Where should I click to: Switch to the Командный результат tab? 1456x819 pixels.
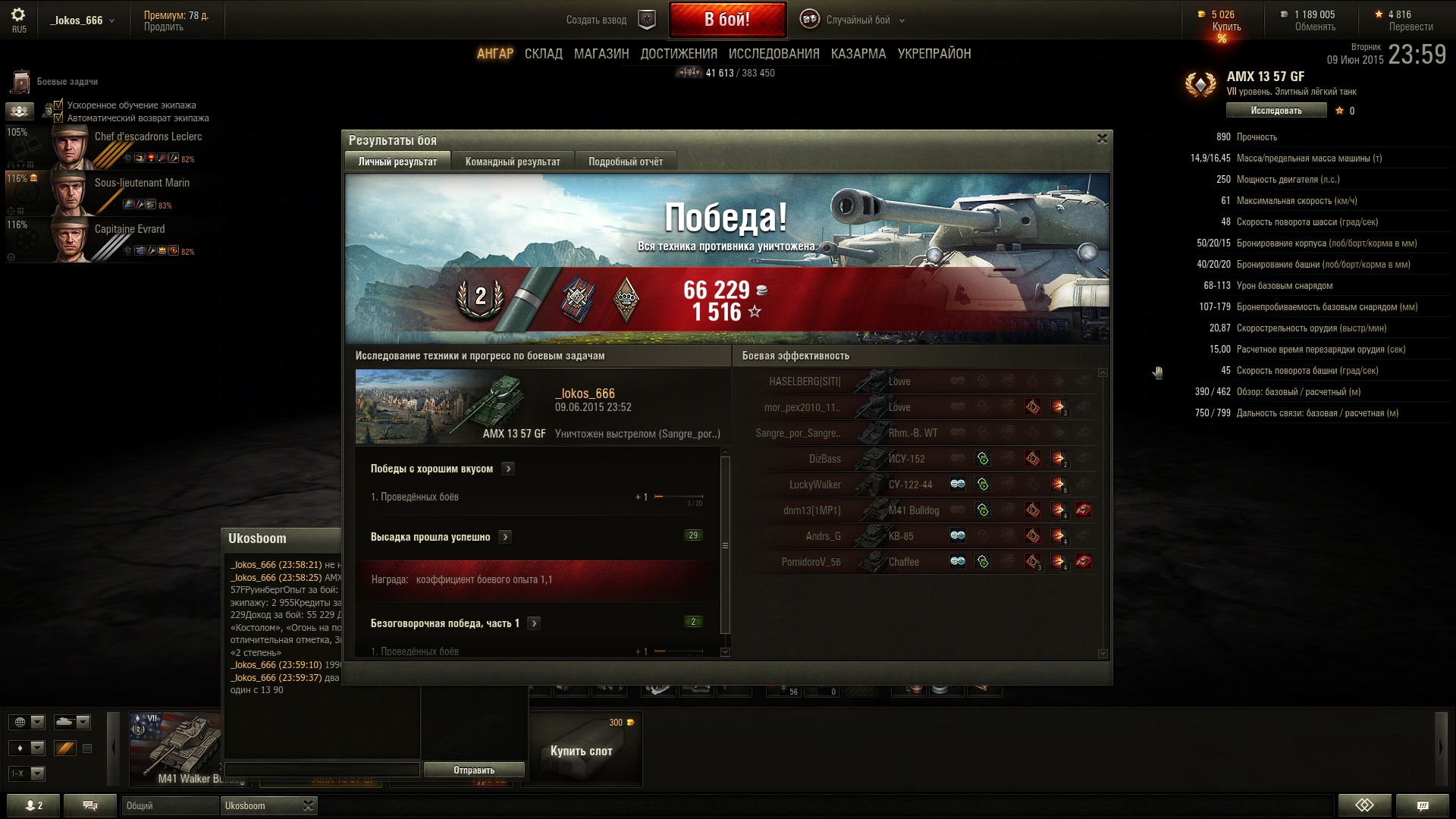[513, 162]
